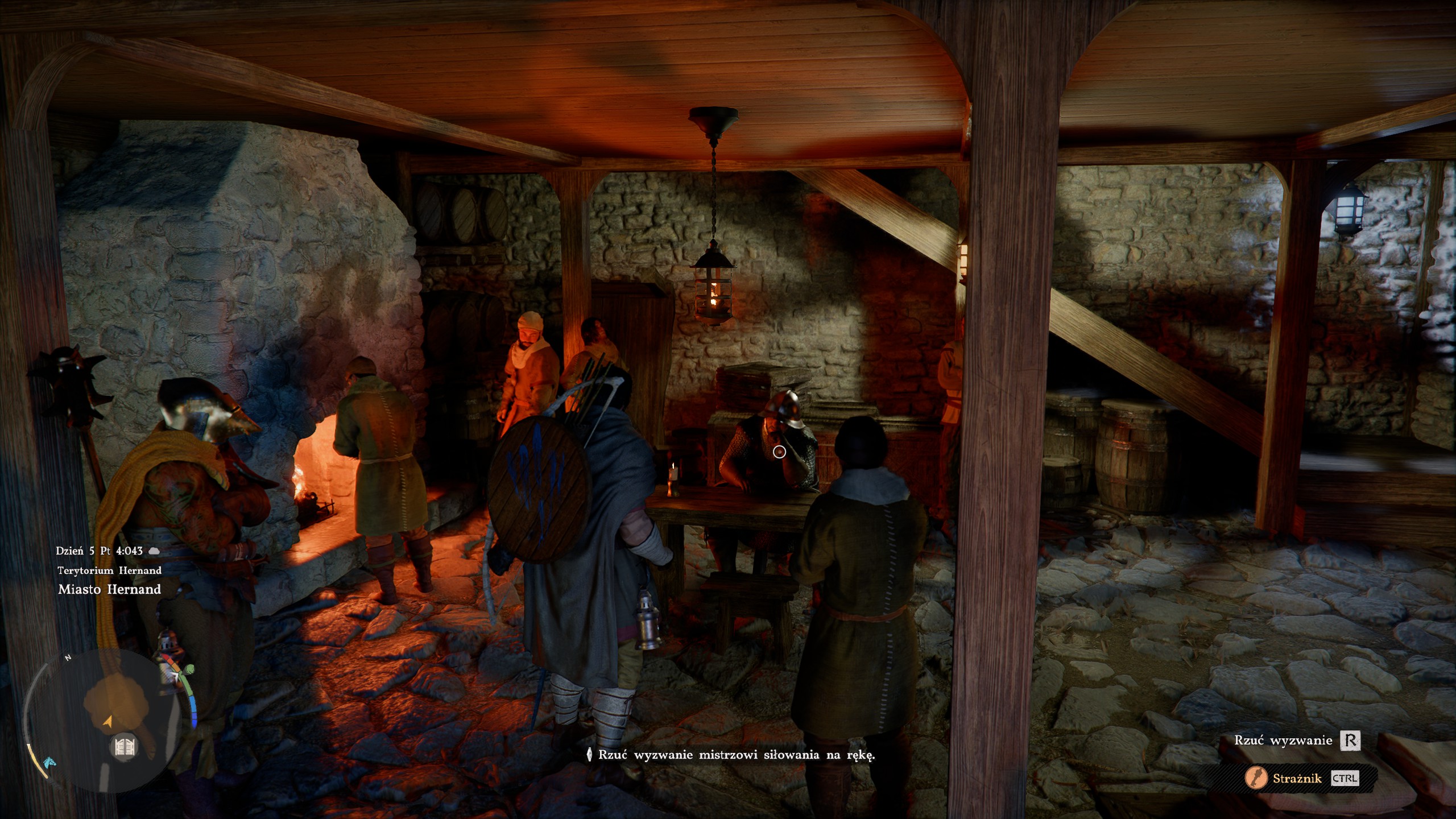Choose the Rzuć wyzwanie interaction label

pyautogui.click(x=1283, y=741)
